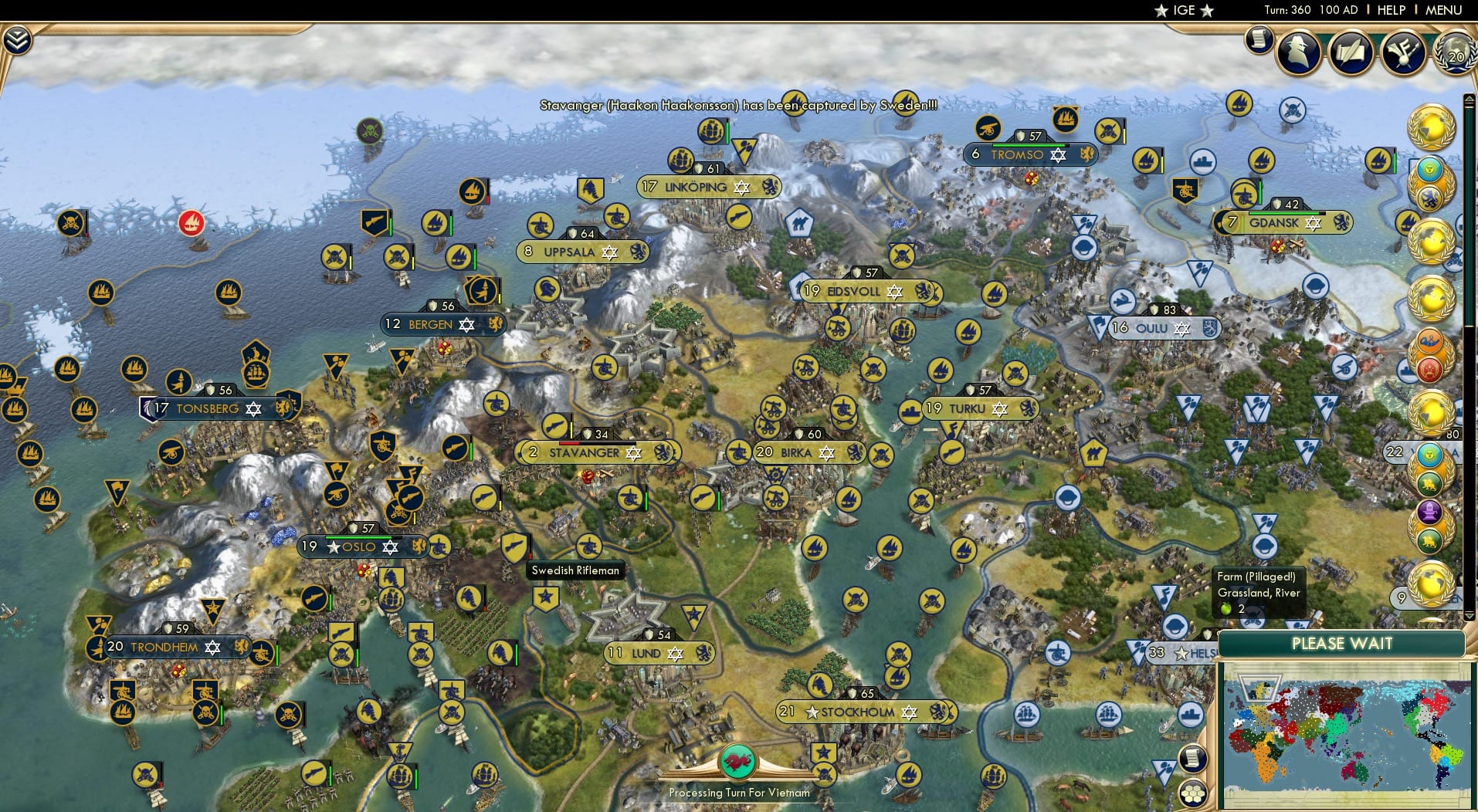Click the topmost gold laurel notification on right sidebar
Viewport: 1478px width, 812px height.
1432,126
